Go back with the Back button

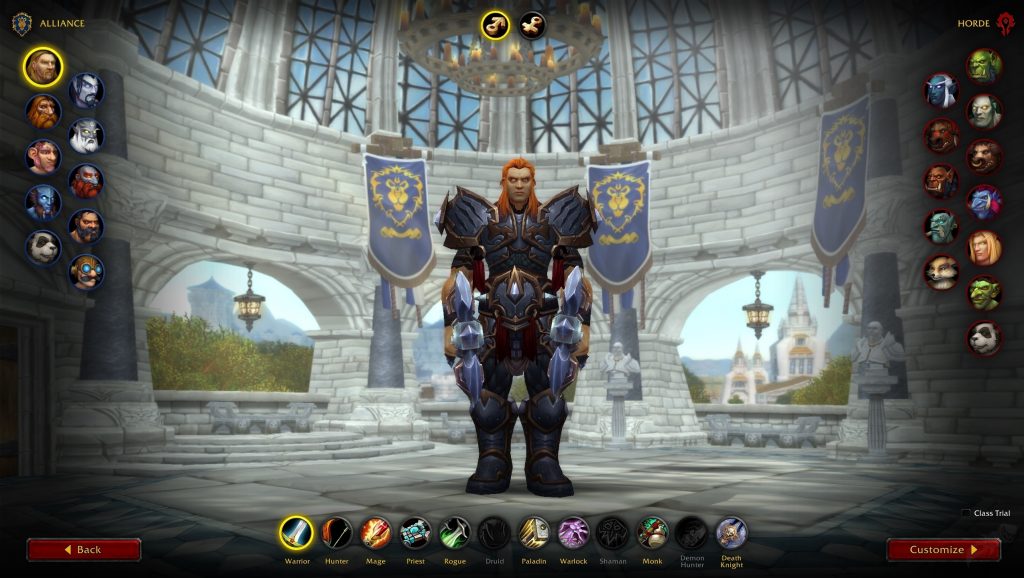(83, 549)
